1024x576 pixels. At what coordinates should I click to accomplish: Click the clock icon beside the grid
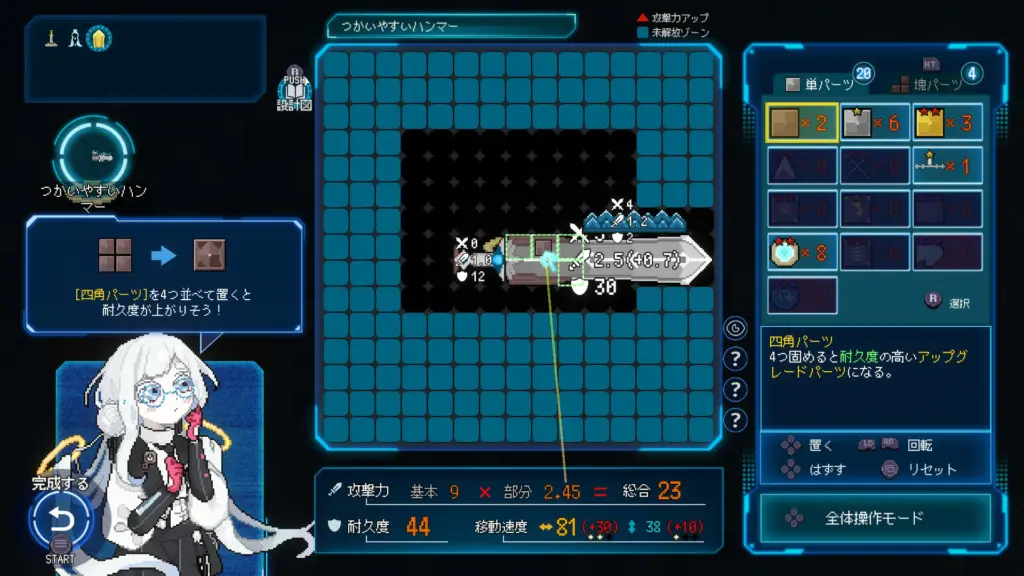[x=735, y=327]
